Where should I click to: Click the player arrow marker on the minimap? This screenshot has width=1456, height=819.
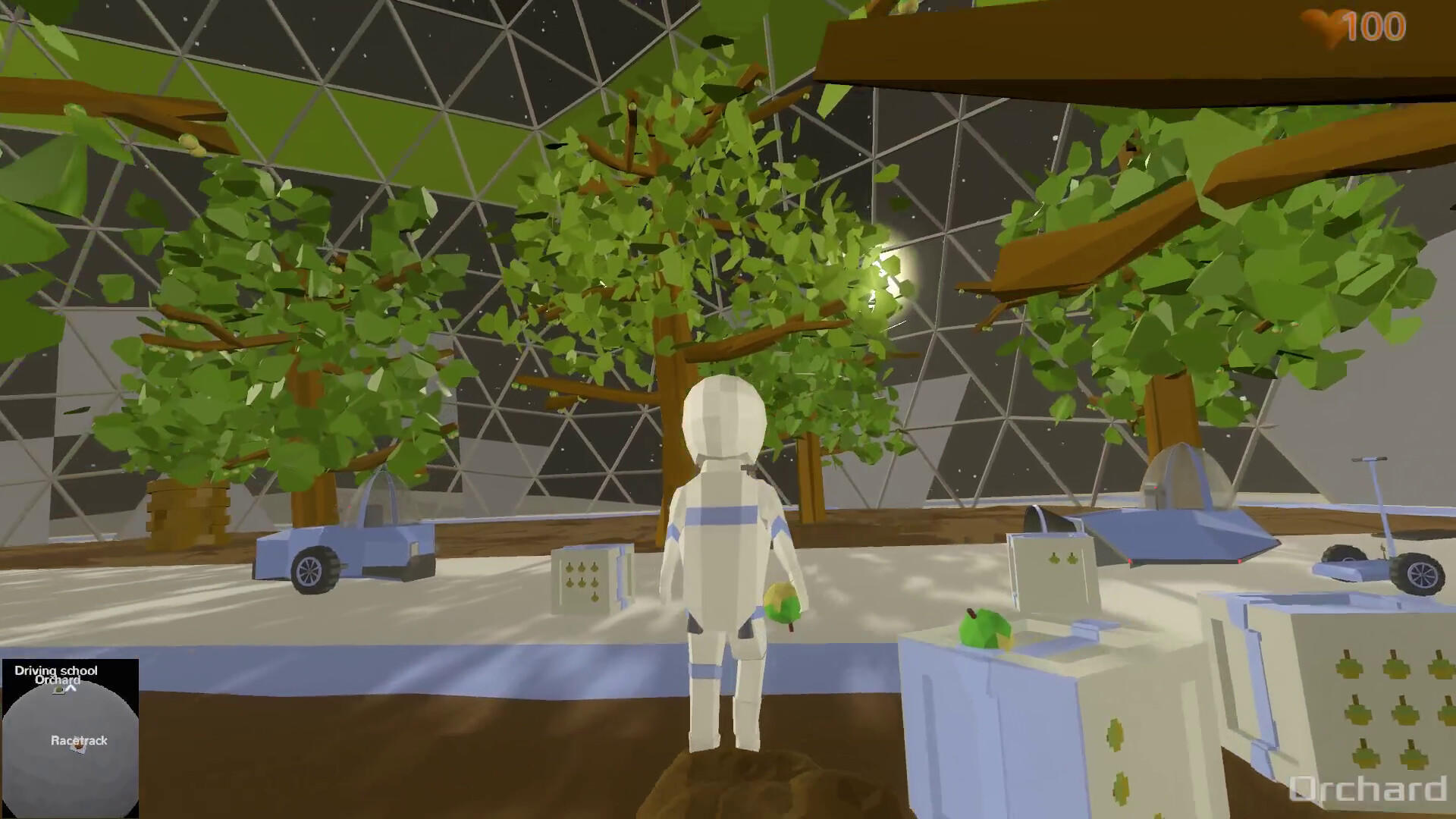[71, 688]
